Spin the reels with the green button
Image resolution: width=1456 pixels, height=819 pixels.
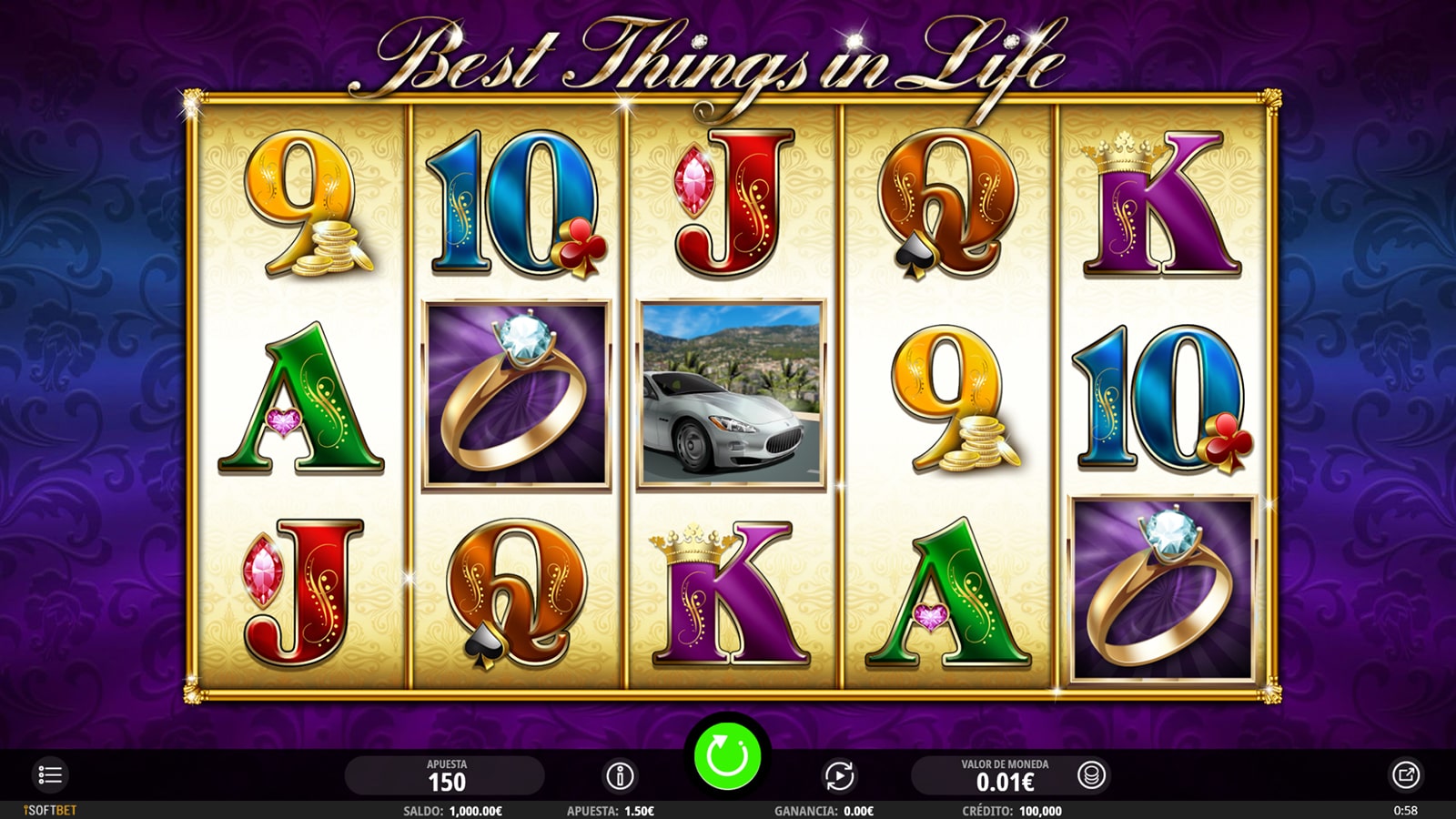tap(727, 756)
